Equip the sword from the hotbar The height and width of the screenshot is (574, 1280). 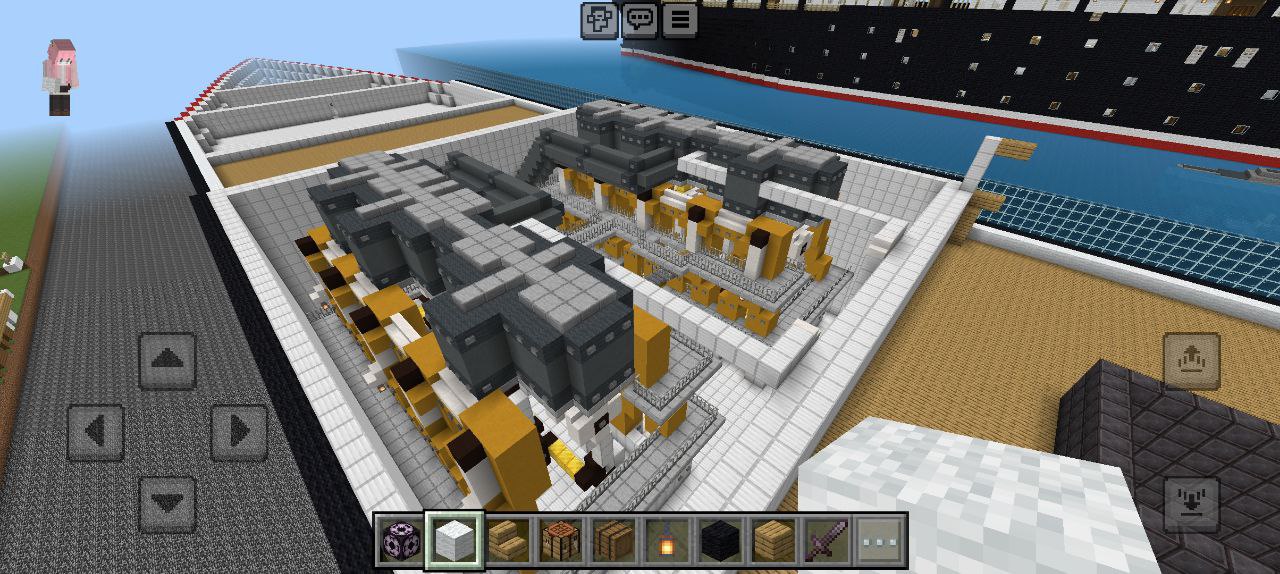[x=826, y=541]
